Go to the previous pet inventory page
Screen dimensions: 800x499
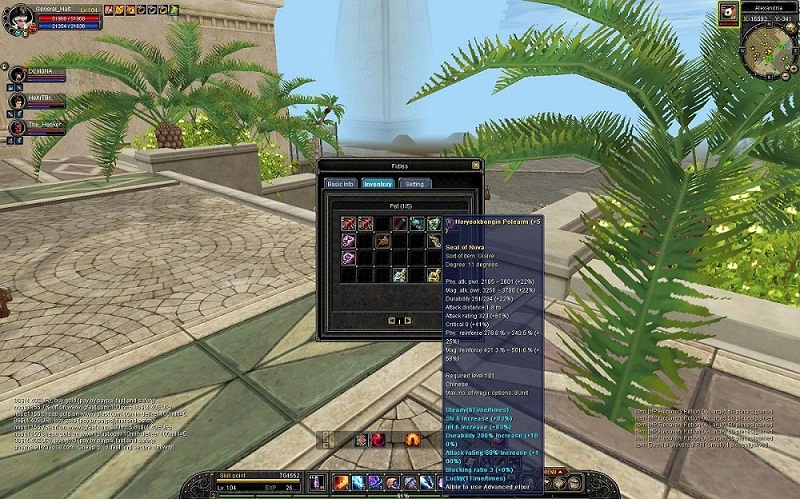393,320
